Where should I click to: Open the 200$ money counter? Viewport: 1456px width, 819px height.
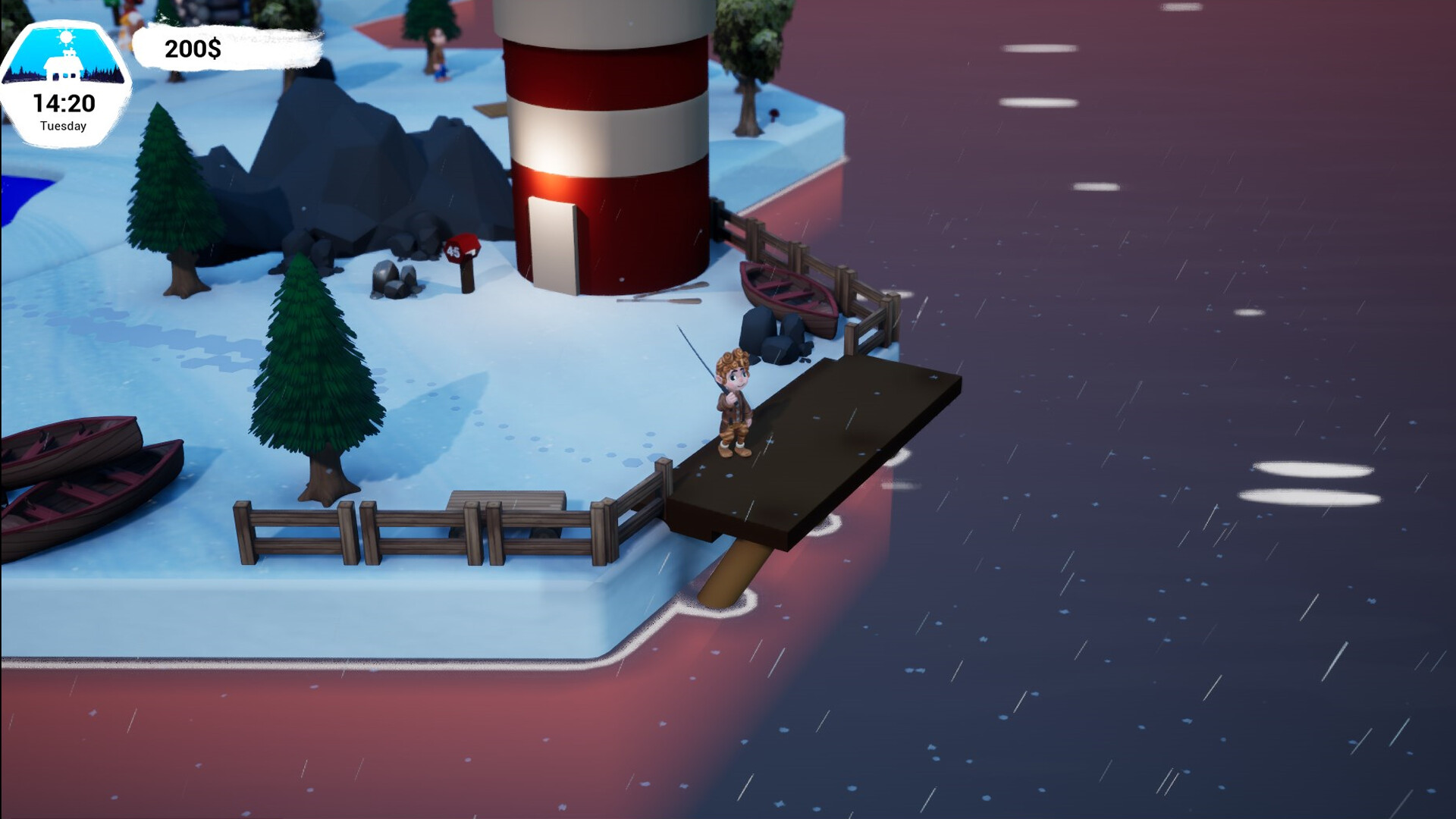click(x=192, y=49)
